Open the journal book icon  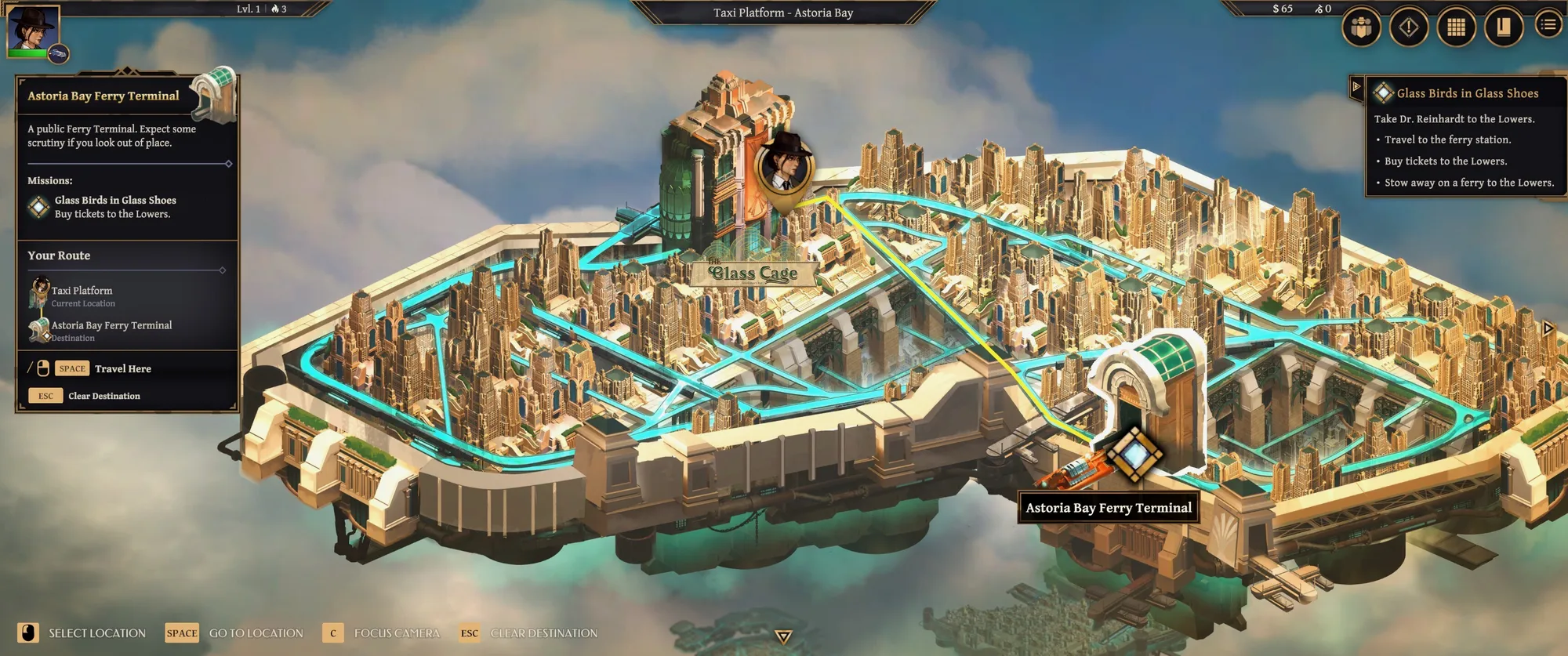tap(1503, 27)
